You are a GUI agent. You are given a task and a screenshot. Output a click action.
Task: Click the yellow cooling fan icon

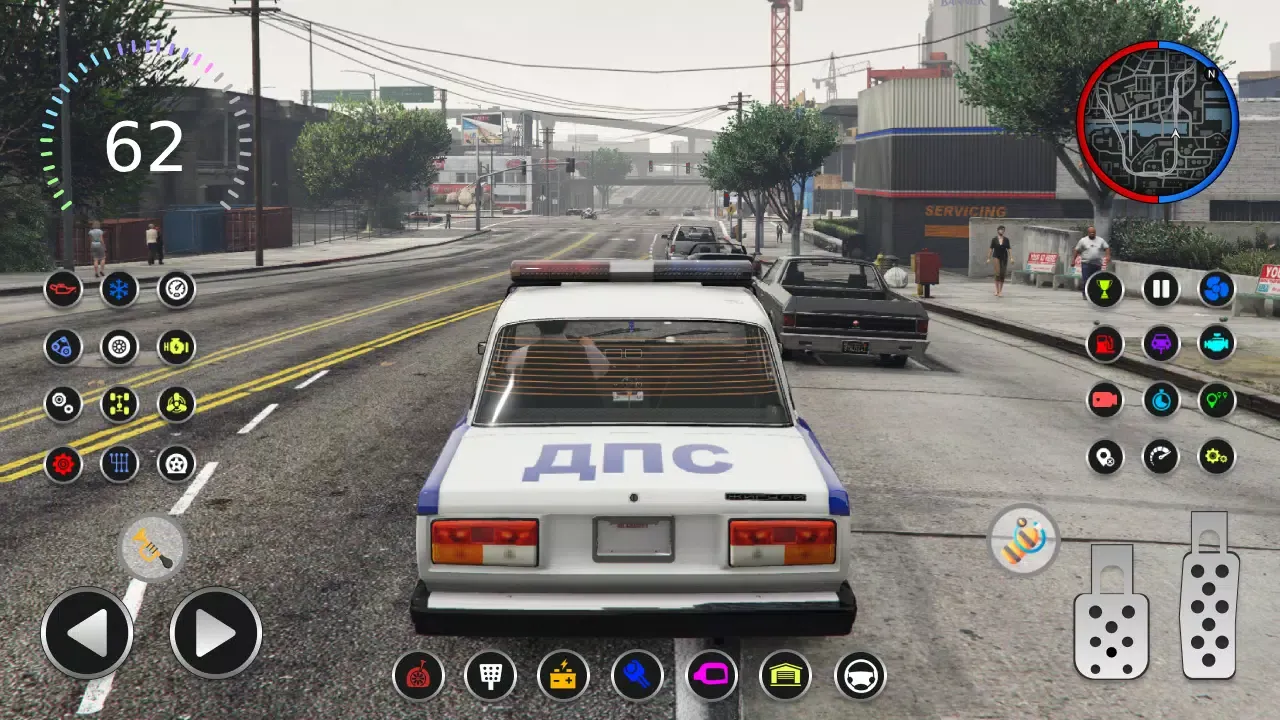coord(175,403)
